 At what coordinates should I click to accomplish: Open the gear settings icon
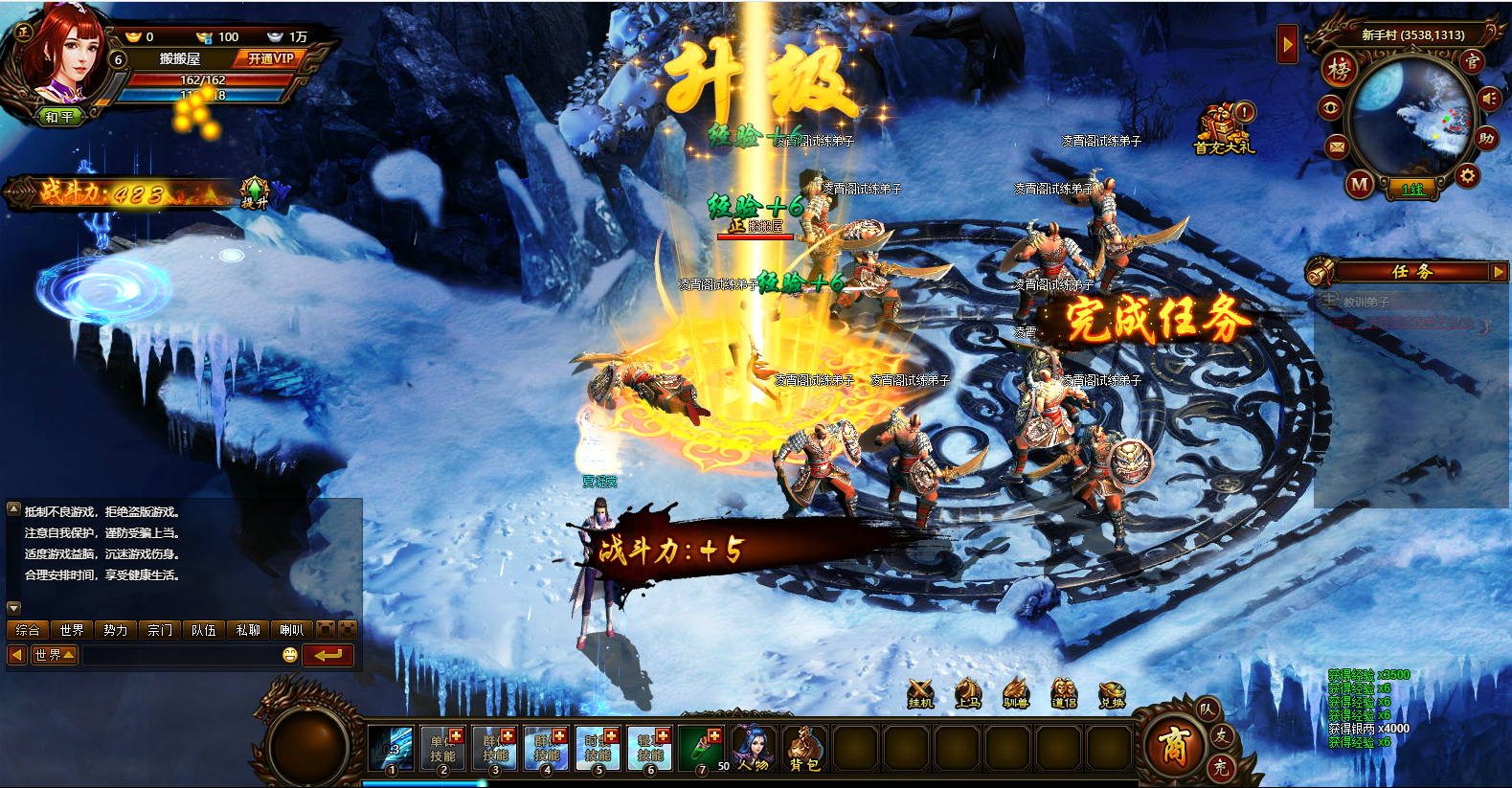click(x=1467, y=176)
